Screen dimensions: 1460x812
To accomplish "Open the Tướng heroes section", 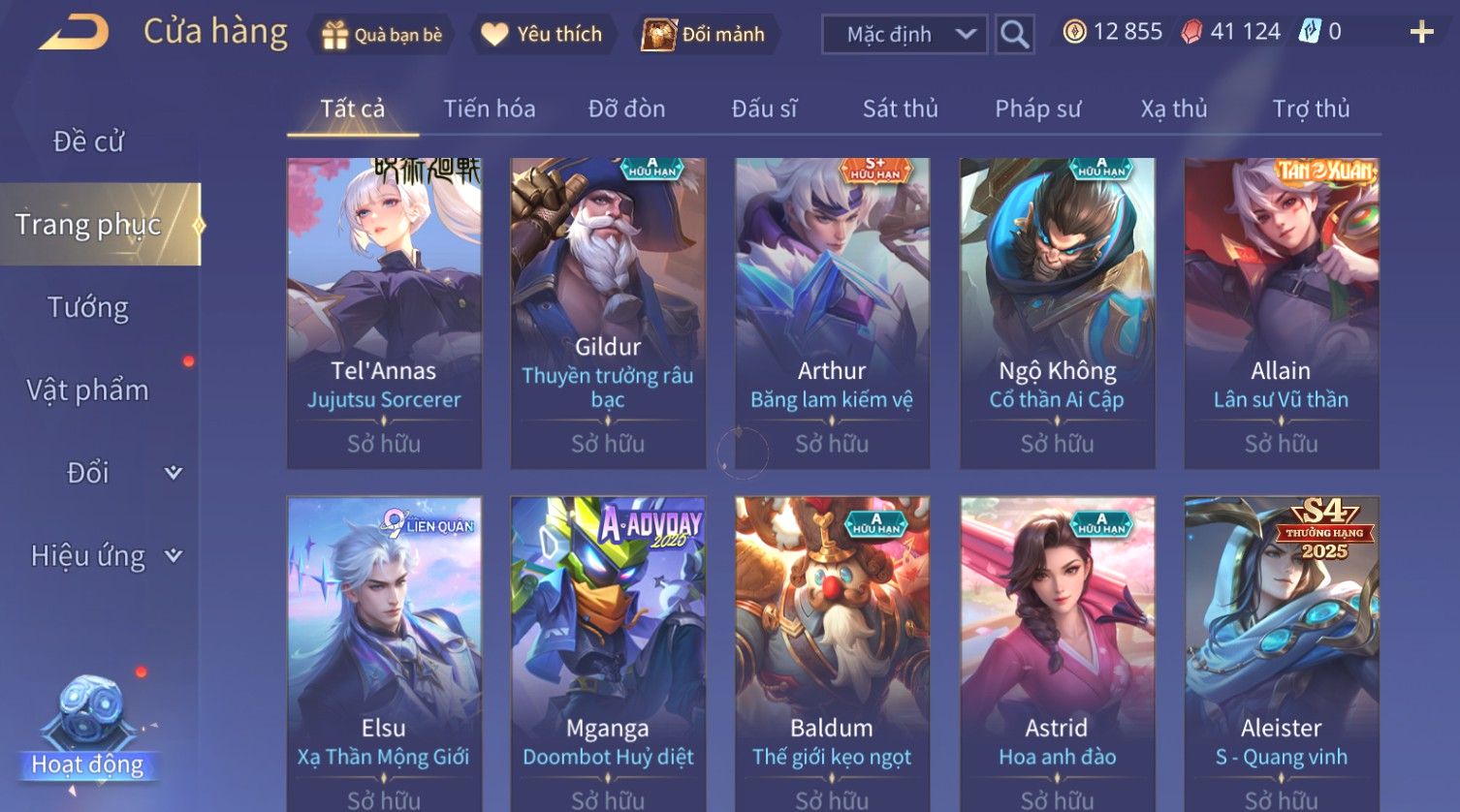I will (88, 307).
